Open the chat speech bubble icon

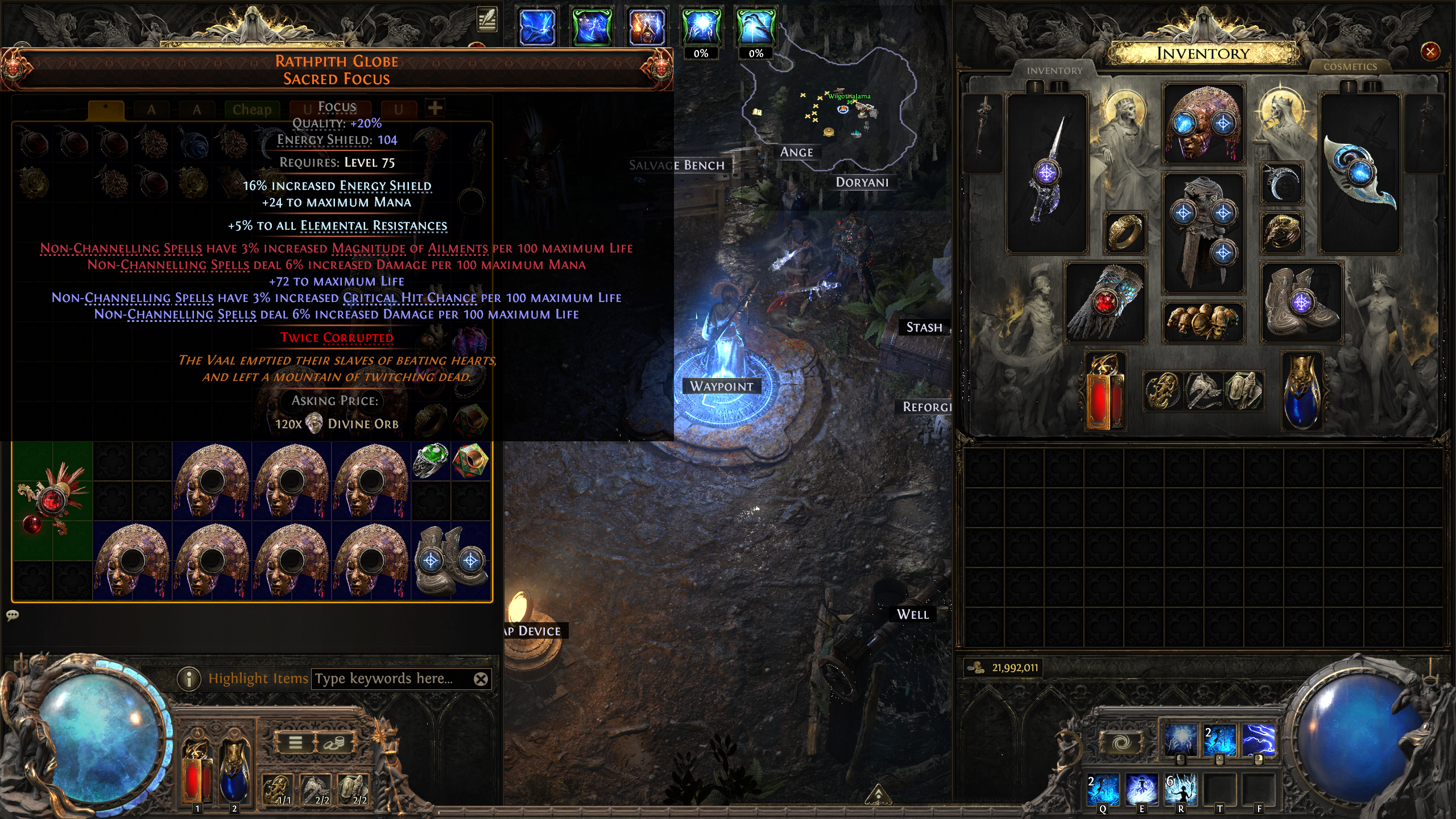(x=13, y=615)
